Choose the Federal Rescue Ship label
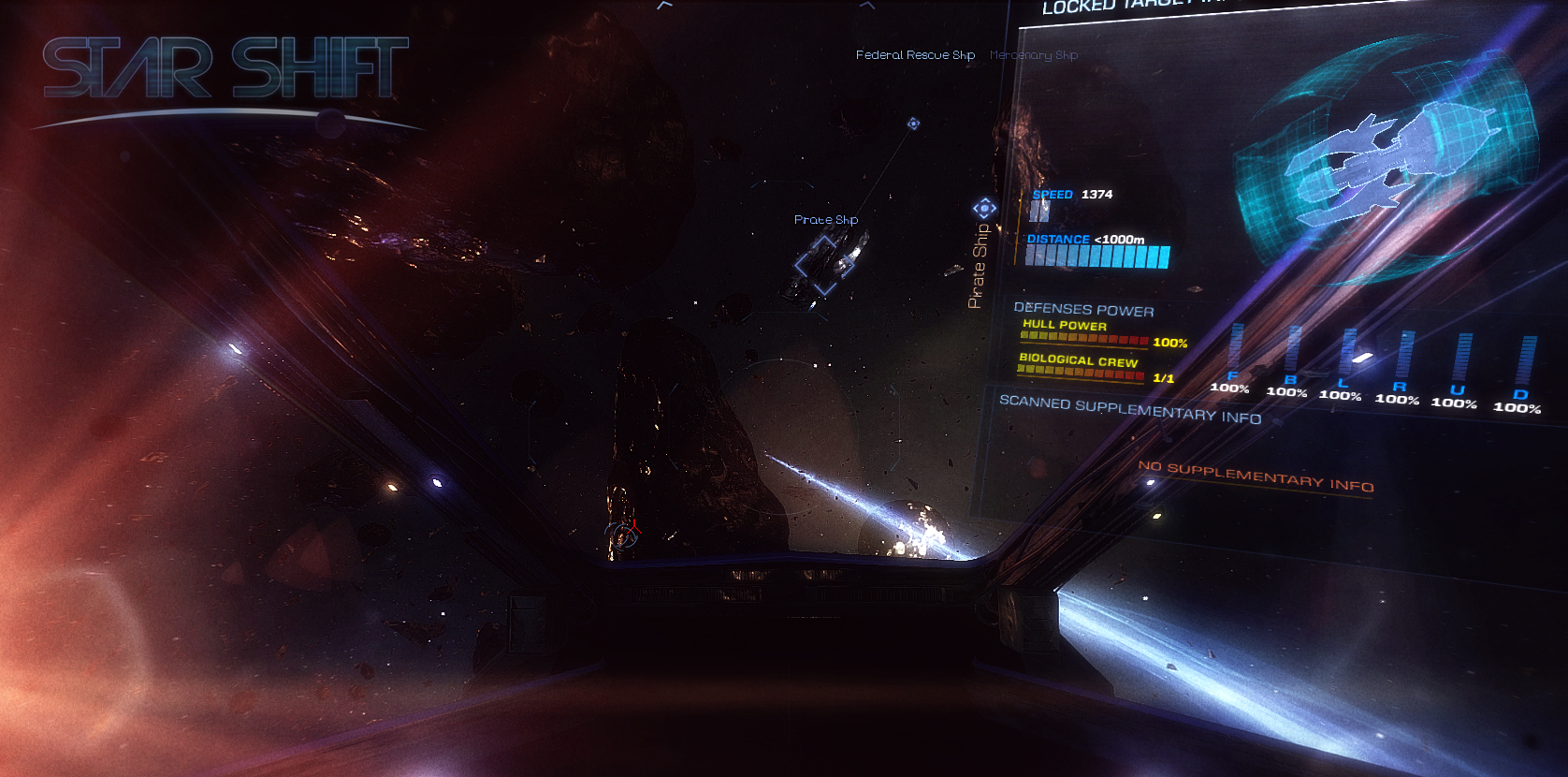Viewport: 1568px width, 777px height. [915, 55]
